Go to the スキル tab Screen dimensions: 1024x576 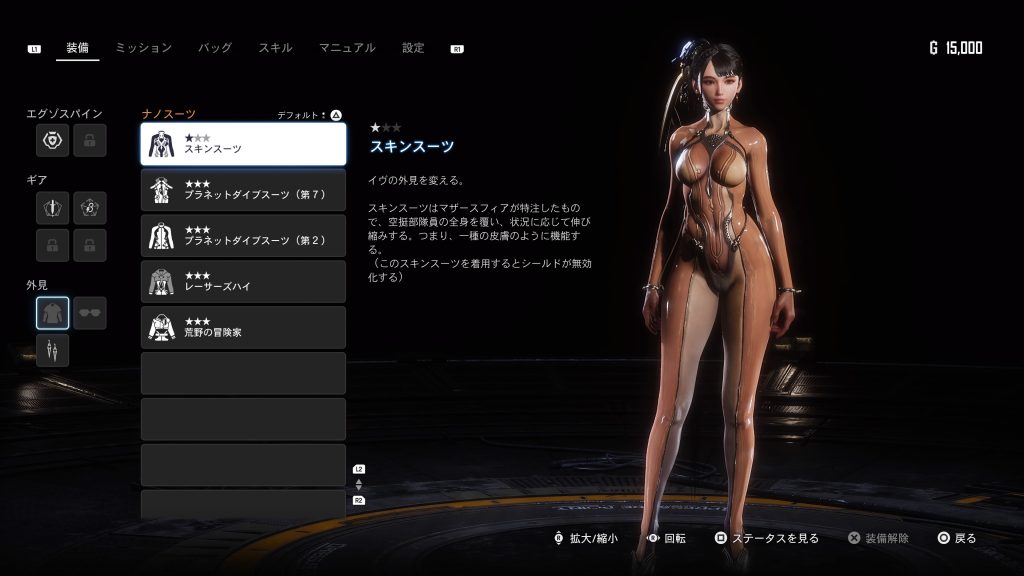pyautogui.click(x=275, y=48)
